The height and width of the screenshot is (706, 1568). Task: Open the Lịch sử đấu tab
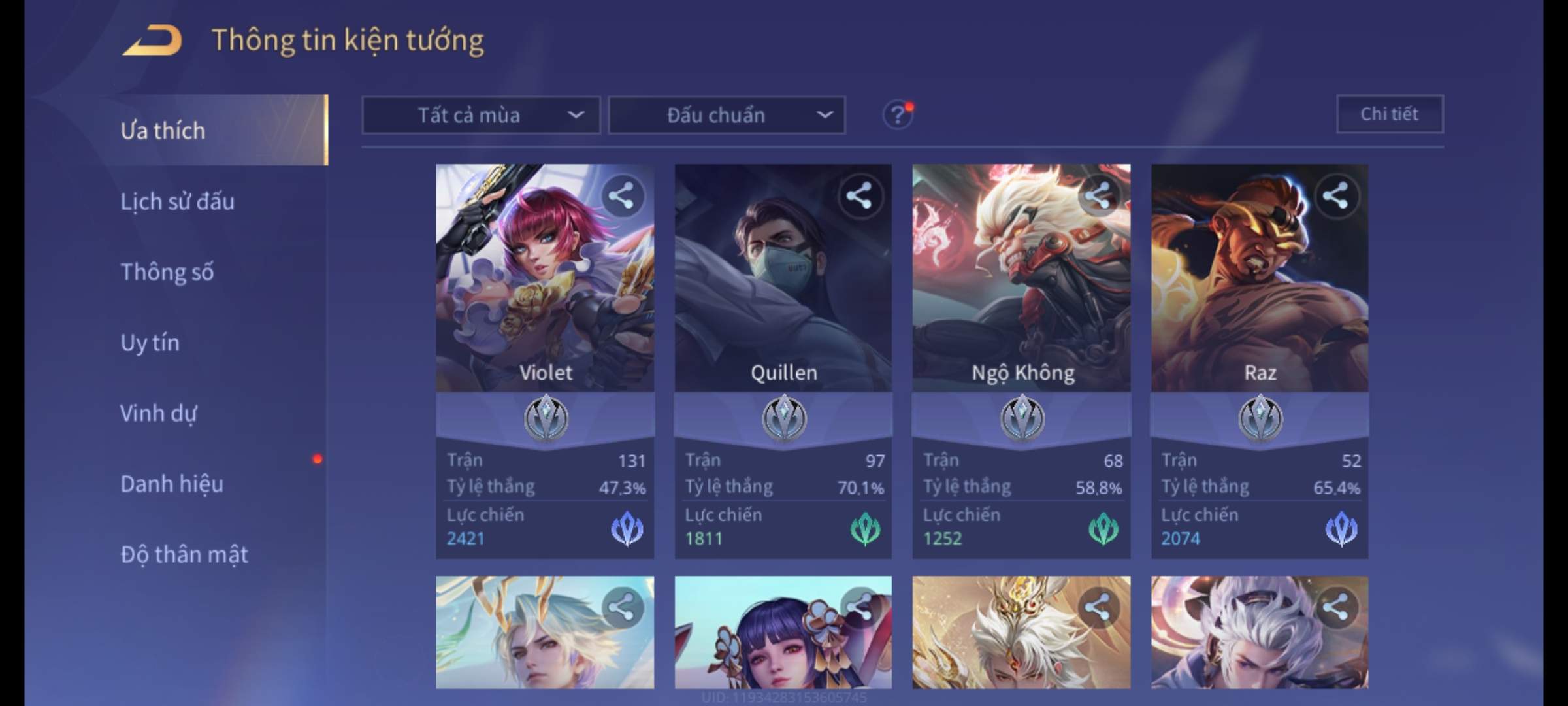178,201
